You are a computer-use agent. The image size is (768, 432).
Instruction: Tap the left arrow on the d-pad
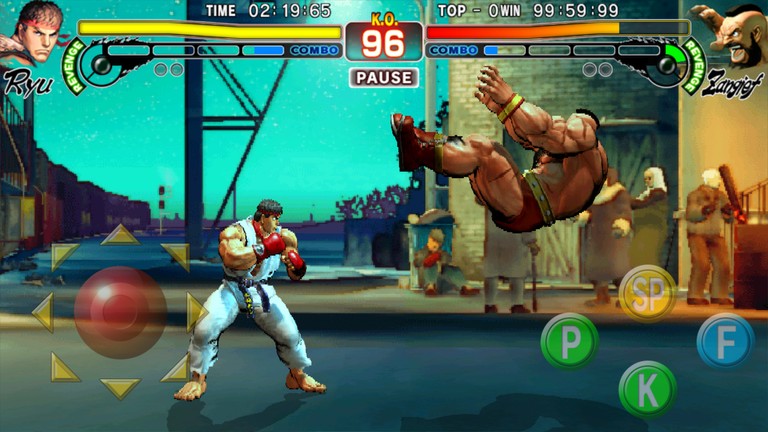pyautogui.click(x=43, y=312)
